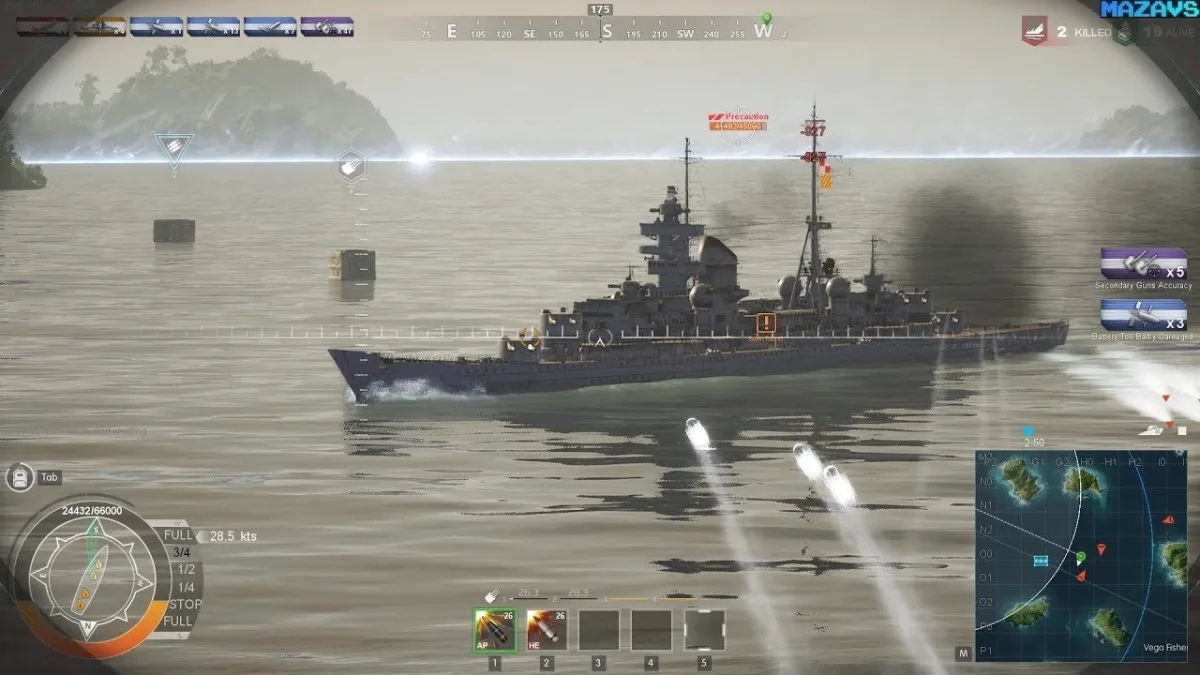Open the tactical minimap
This screenshot has width=1200, height=675.
pos(1081,556)
